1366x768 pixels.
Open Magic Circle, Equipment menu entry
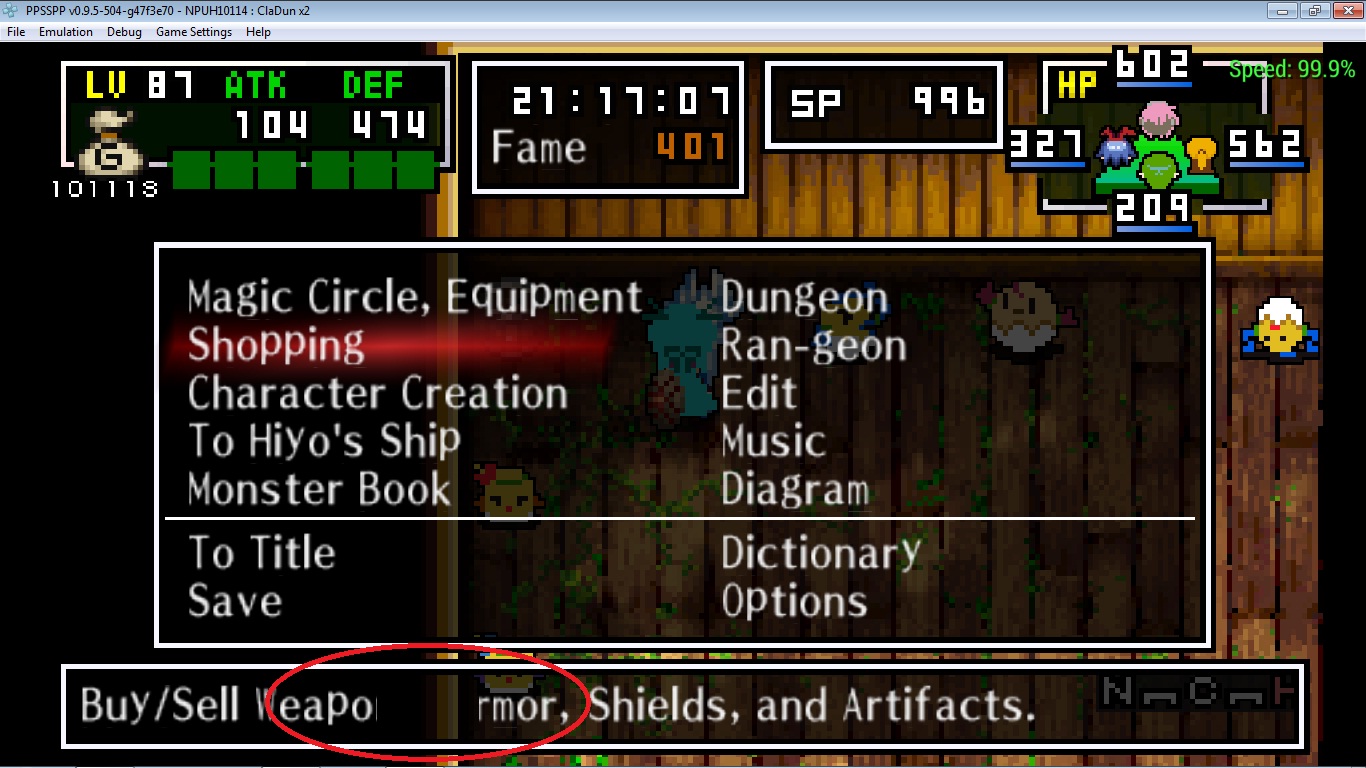tap(414, 298)
